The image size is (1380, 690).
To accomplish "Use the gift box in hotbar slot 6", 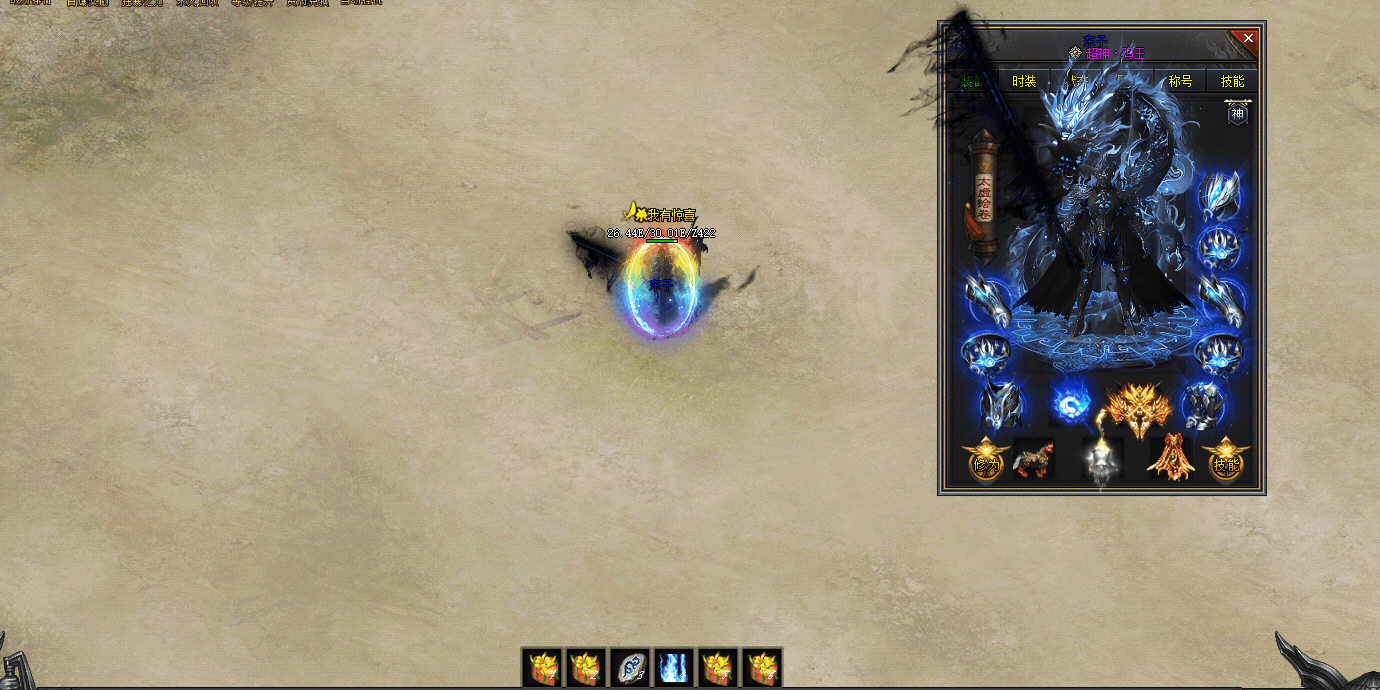I will click(762, 667).
